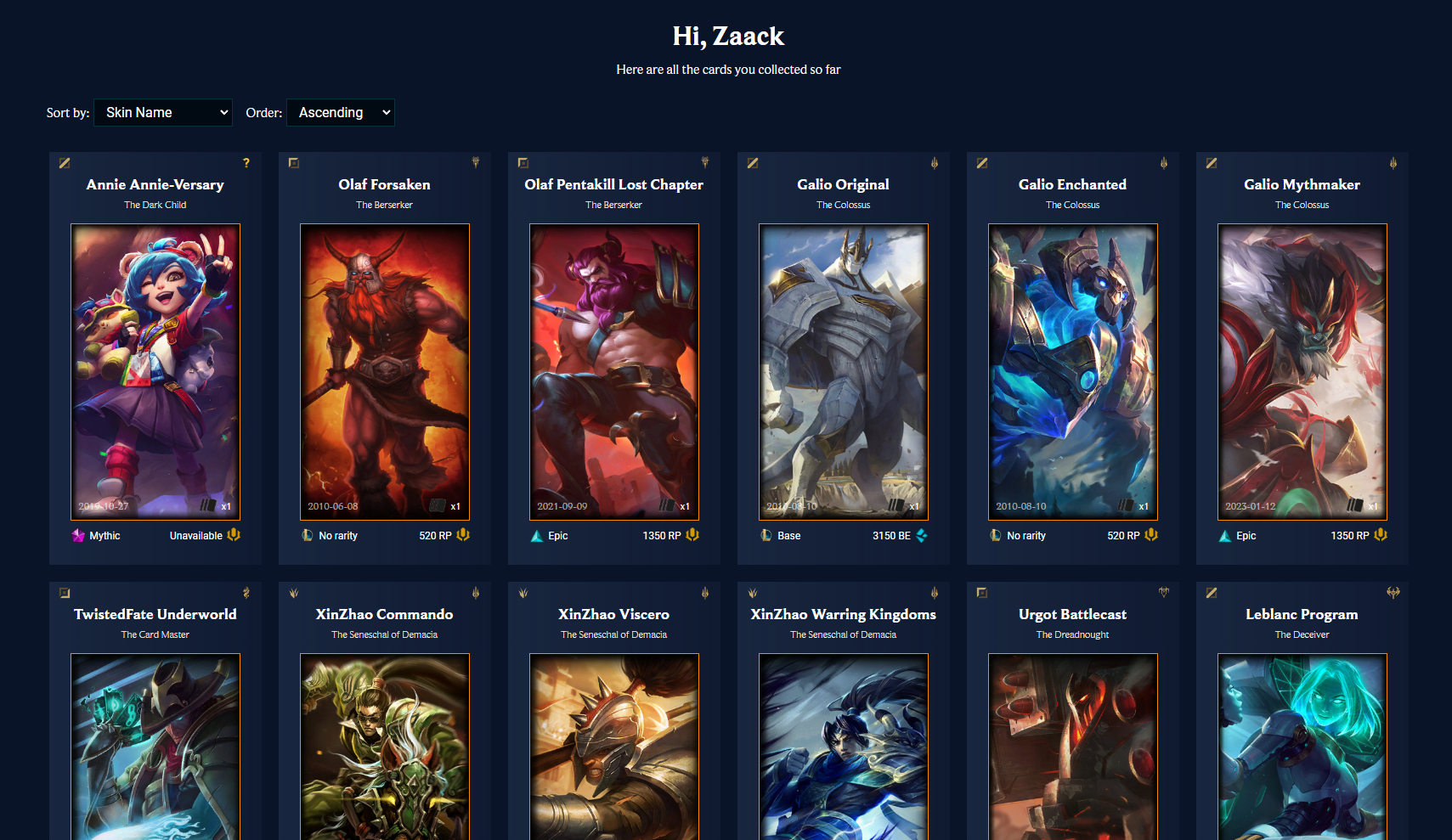
Task: Click the question mark icon on Annie card
Action: click(246, 163)
